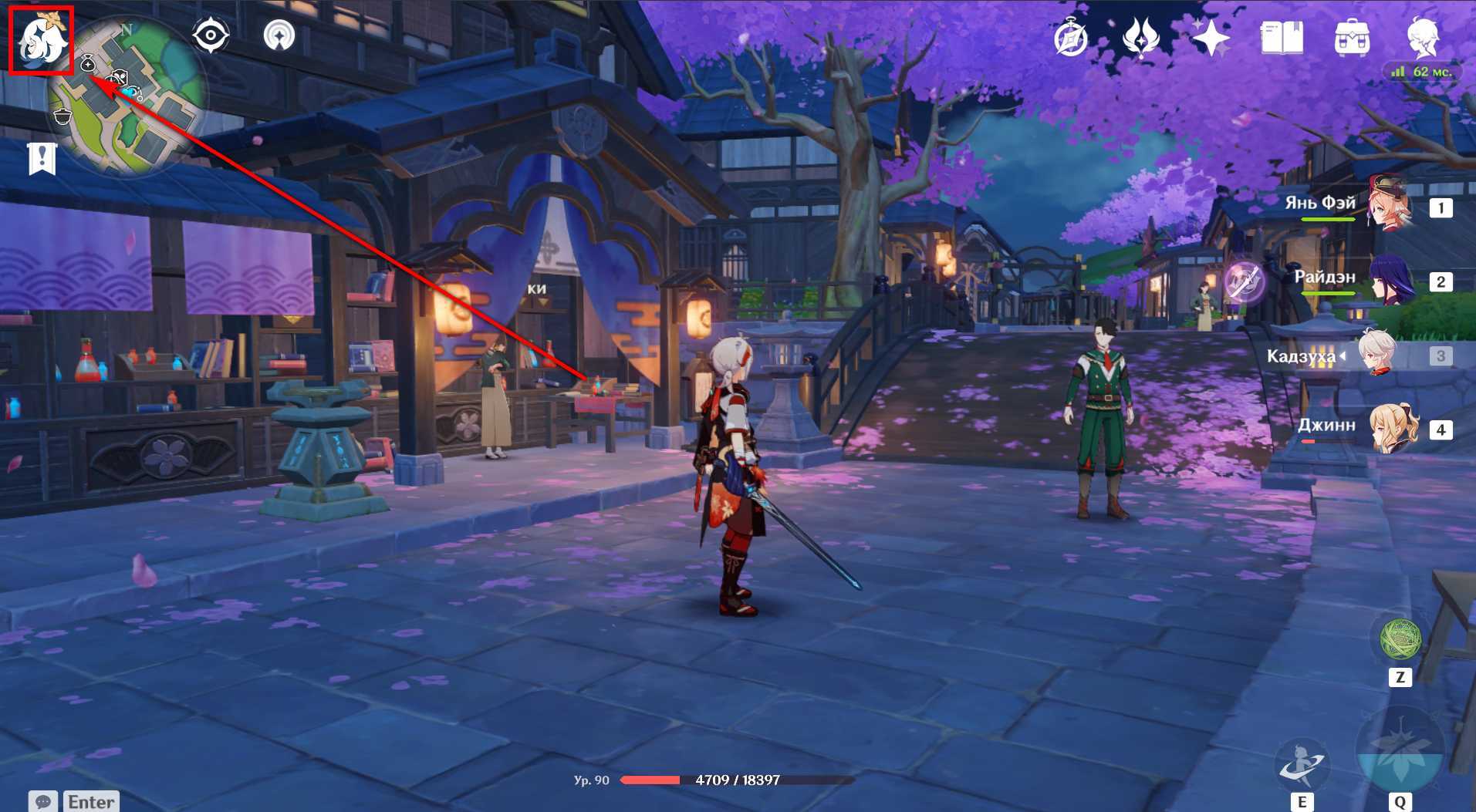Open the backpack inventory
Image resolution: width=1476 pixels, height=812 pixels.
tap(1352, 37)
